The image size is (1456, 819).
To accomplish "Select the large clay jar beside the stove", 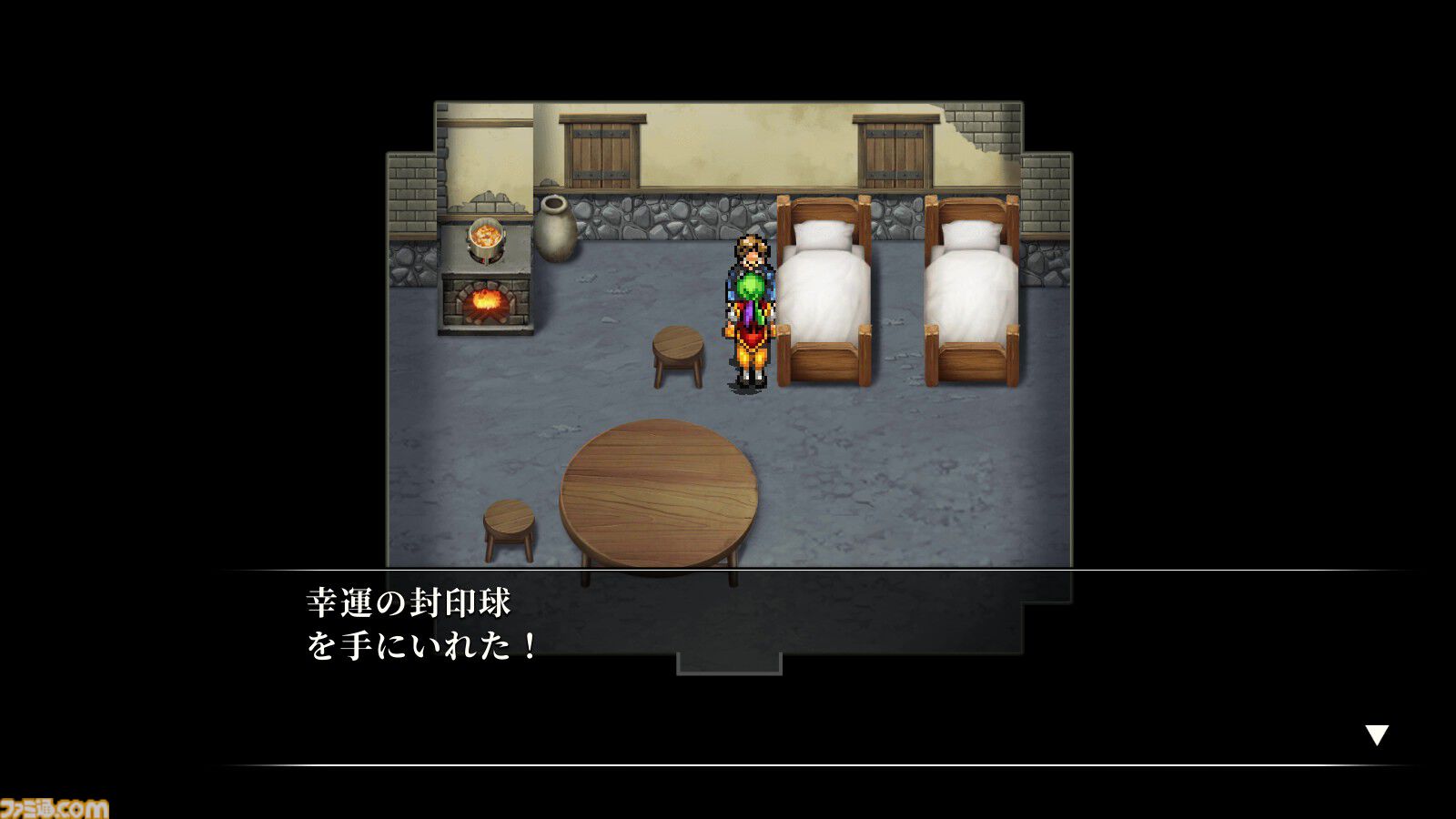I will [x=558, y=230].
